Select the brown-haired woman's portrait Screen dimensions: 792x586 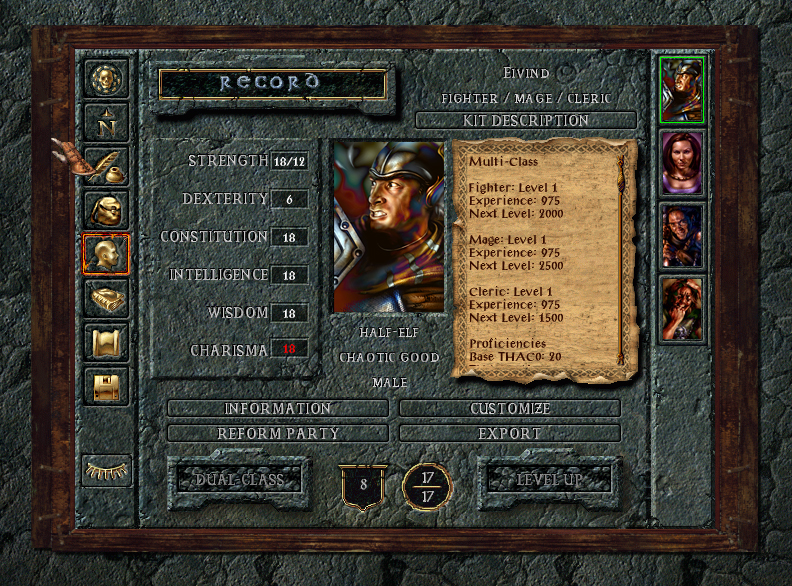click(682, 162)
